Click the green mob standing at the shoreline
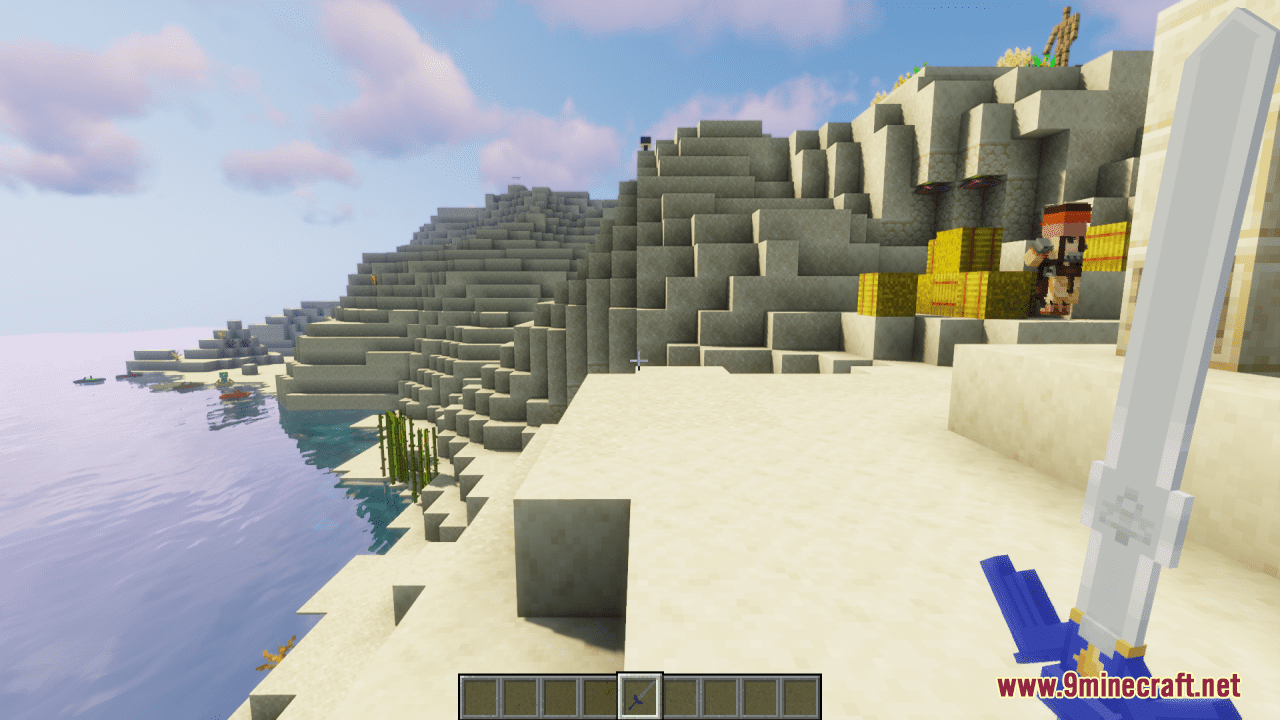This screenshot has width=1280, height=720. point(223,377)
